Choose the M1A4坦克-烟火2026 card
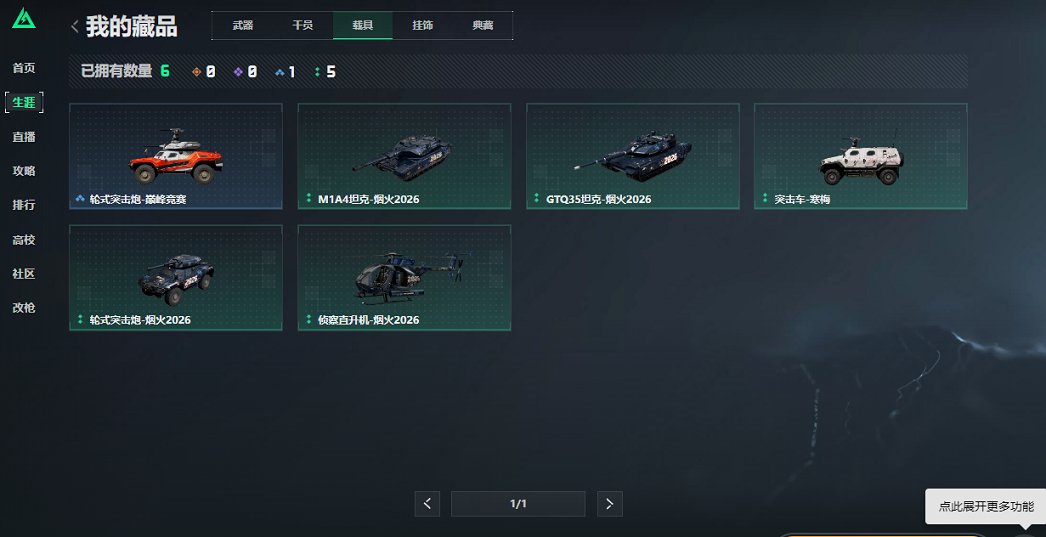Image resolution: width=1046 pixels, height=537 pixels. coord(404,156)
